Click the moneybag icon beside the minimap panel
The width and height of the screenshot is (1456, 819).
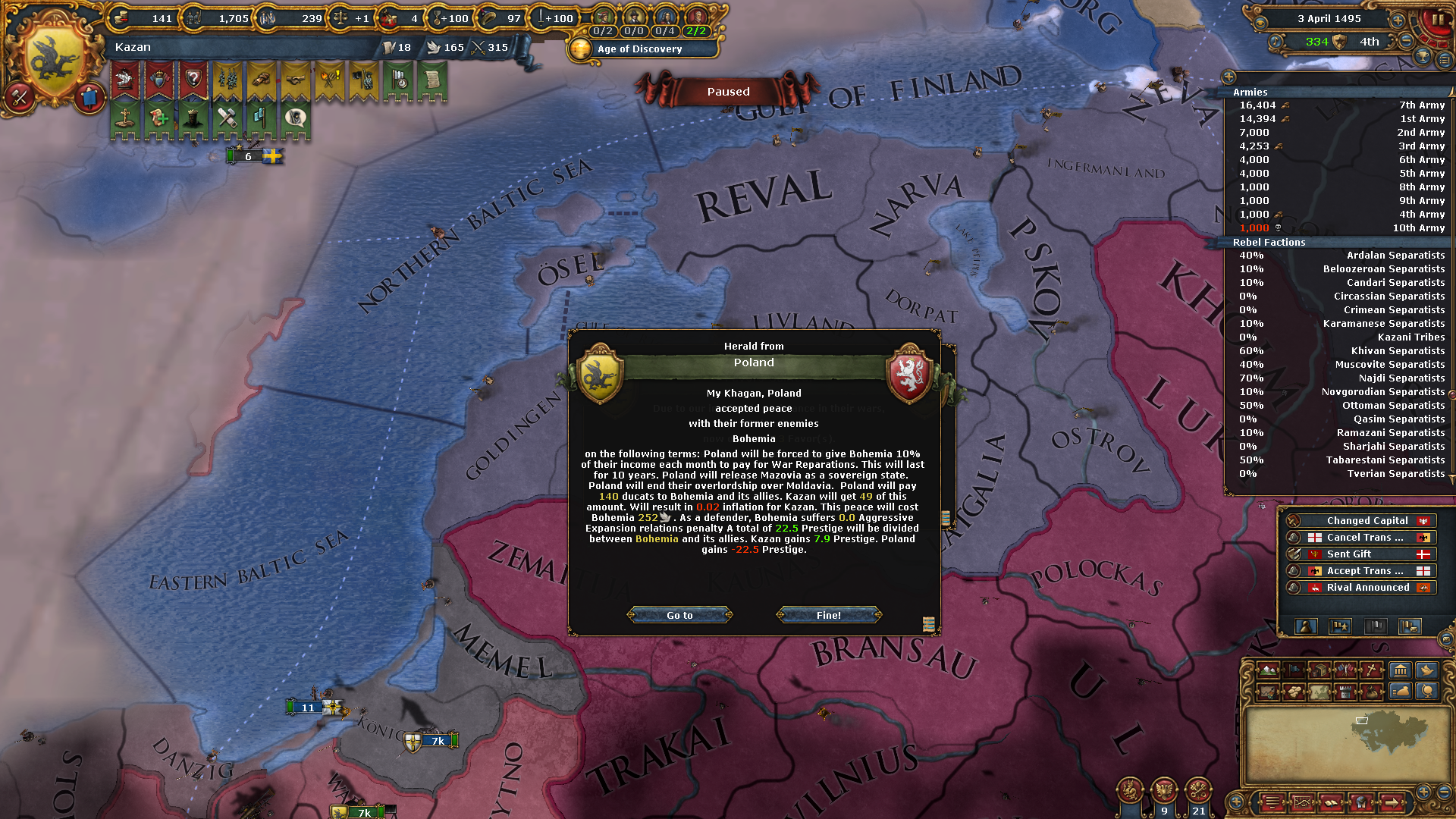[x=1399, y=692]
